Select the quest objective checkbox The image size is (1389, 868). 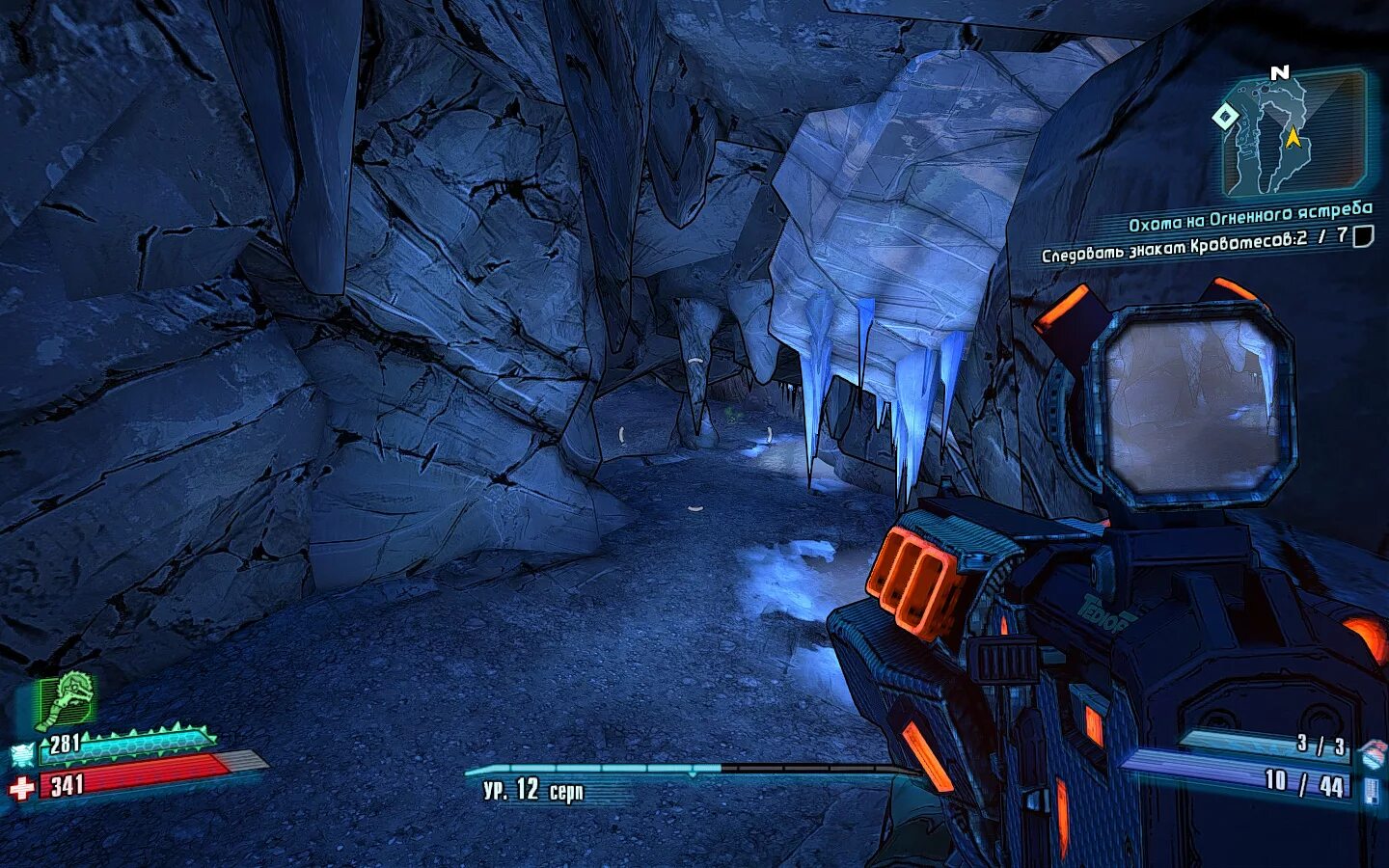tap(1363, 235)
